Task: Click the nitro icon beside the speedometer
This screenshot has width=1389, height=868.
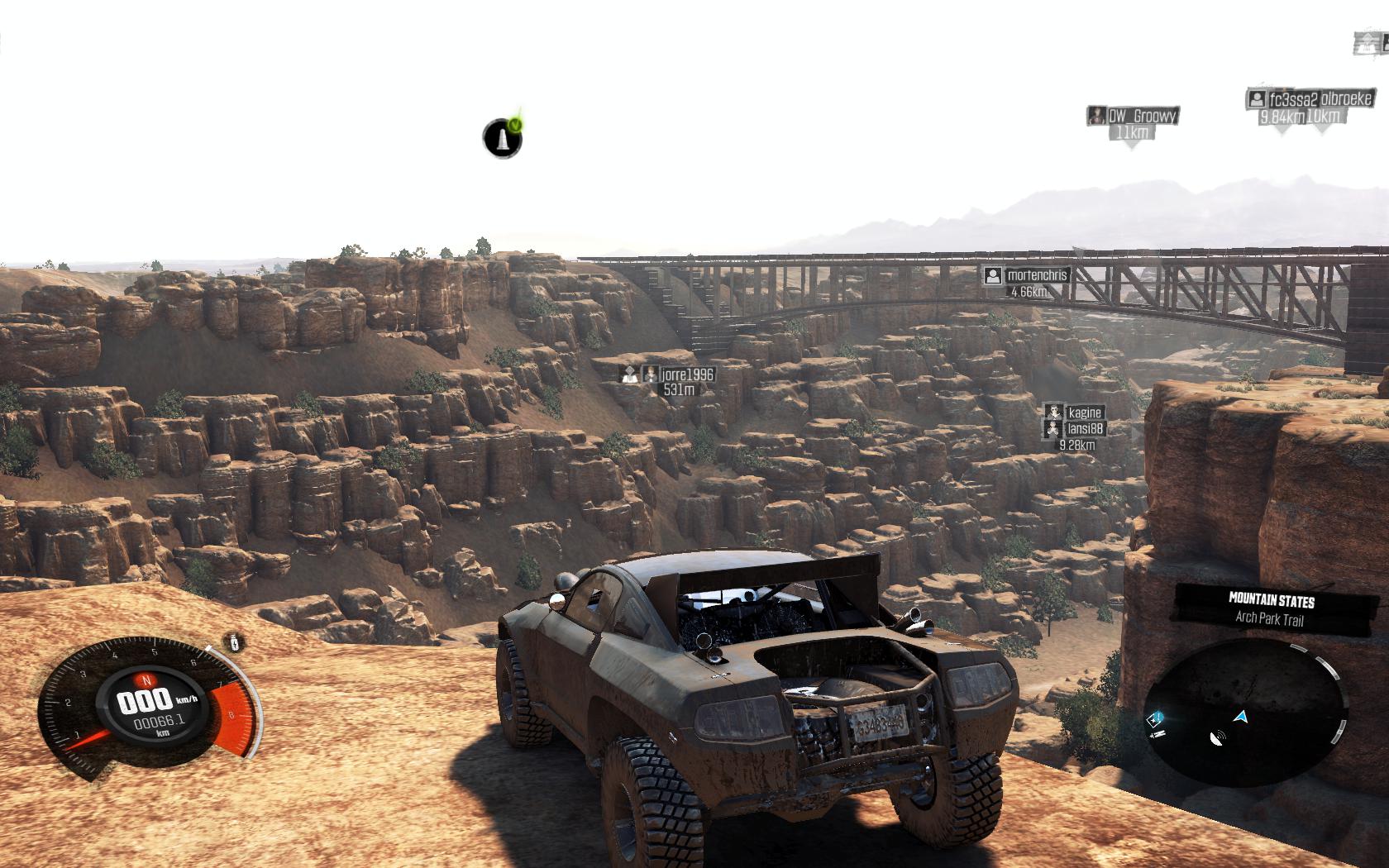Action: pyautogui.click(x=236, y=642)
